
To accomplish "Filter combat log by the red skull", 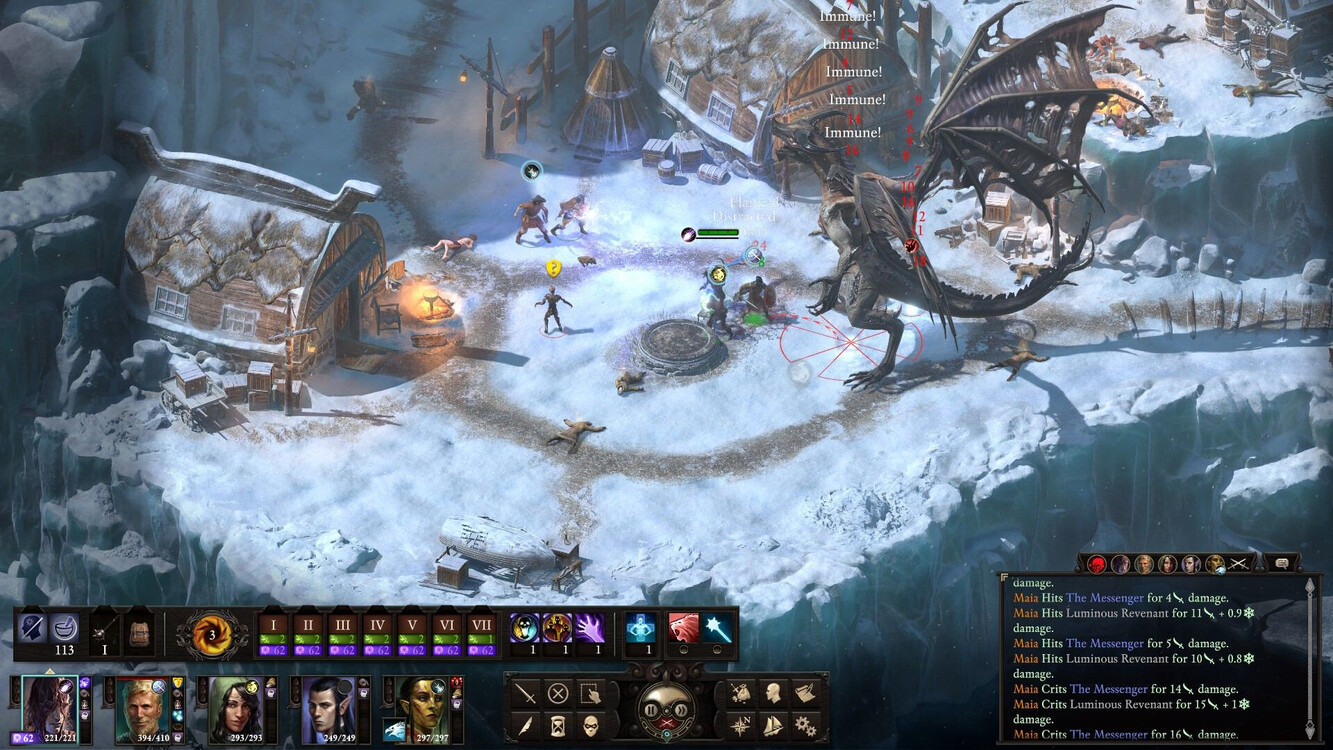I will [1097, 564].
